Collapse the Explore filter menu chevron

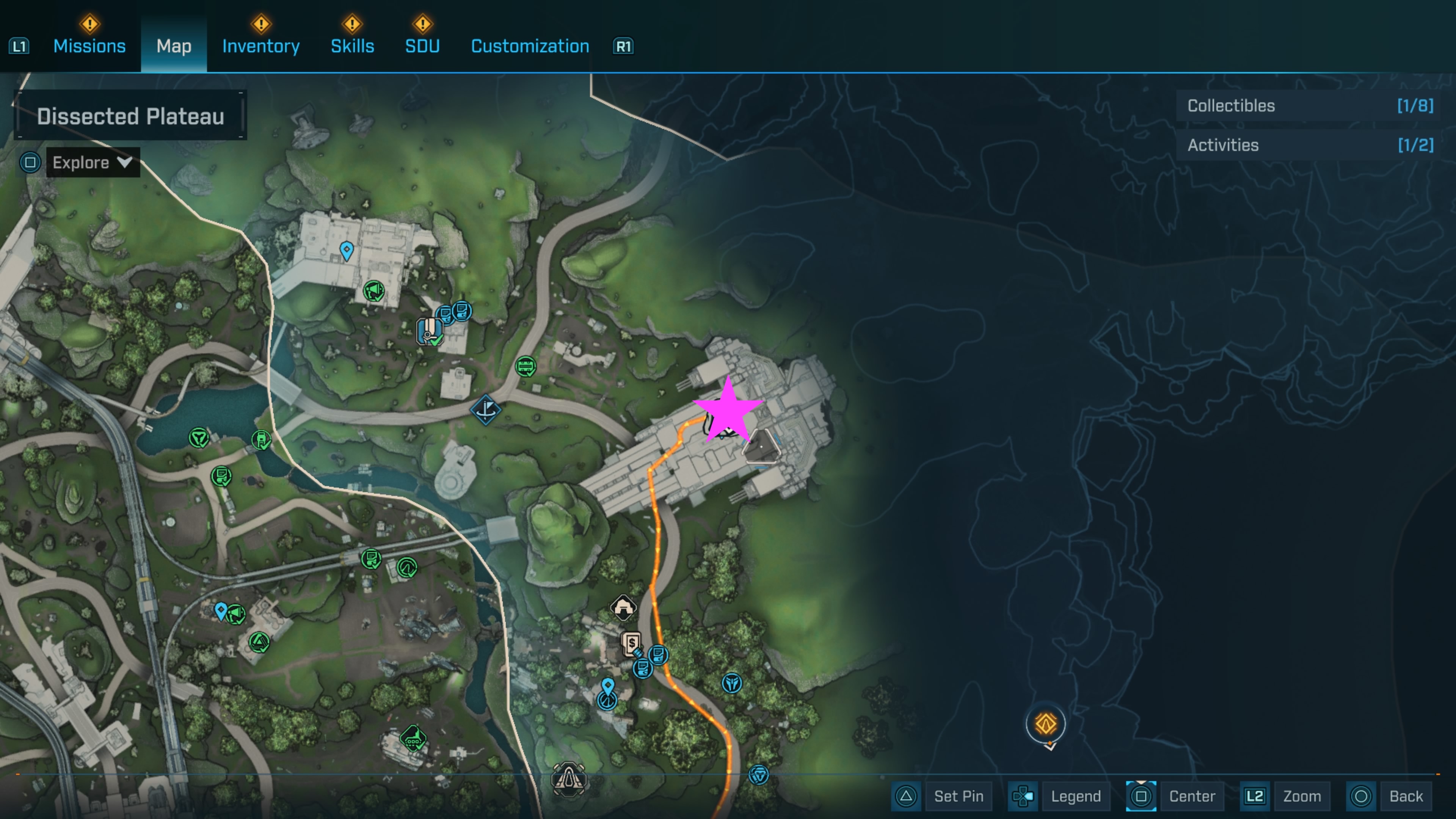pyautogui.click(x=126, y=163)
